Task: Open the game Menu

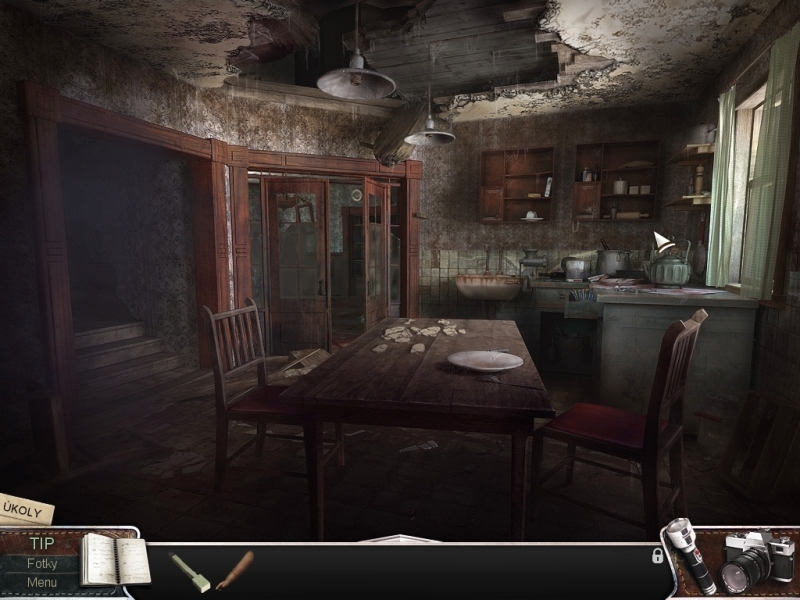Action: [x=42, y=582]
